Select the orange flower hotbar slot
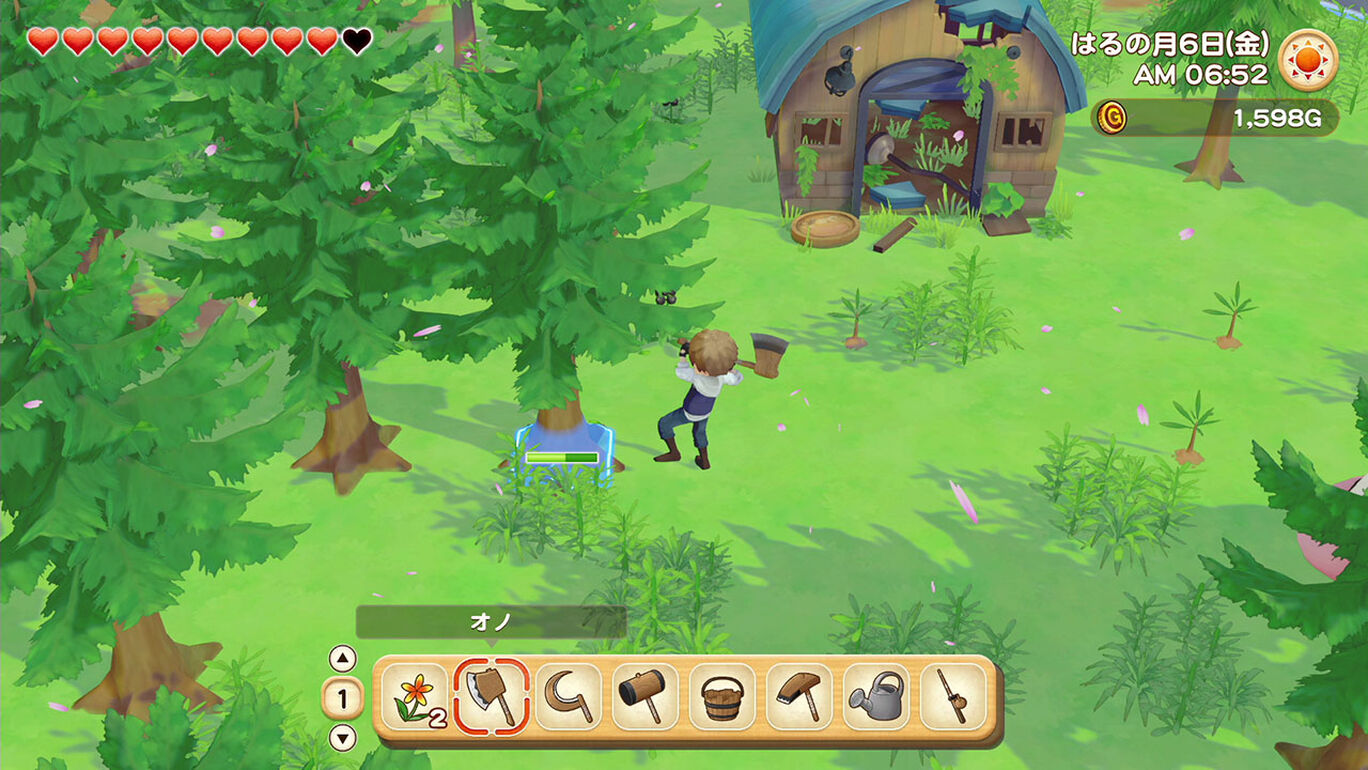The image size is (1368, 770). pos(414,696)
